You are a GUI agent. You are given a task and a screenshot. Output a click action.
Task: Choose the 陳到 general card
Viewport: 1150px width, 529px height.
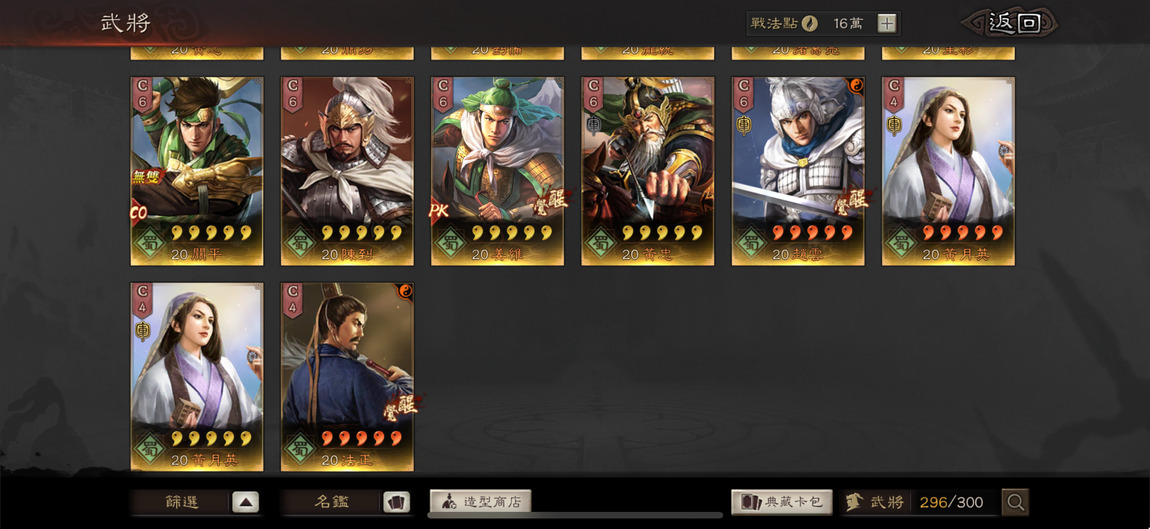click(347, 170)
